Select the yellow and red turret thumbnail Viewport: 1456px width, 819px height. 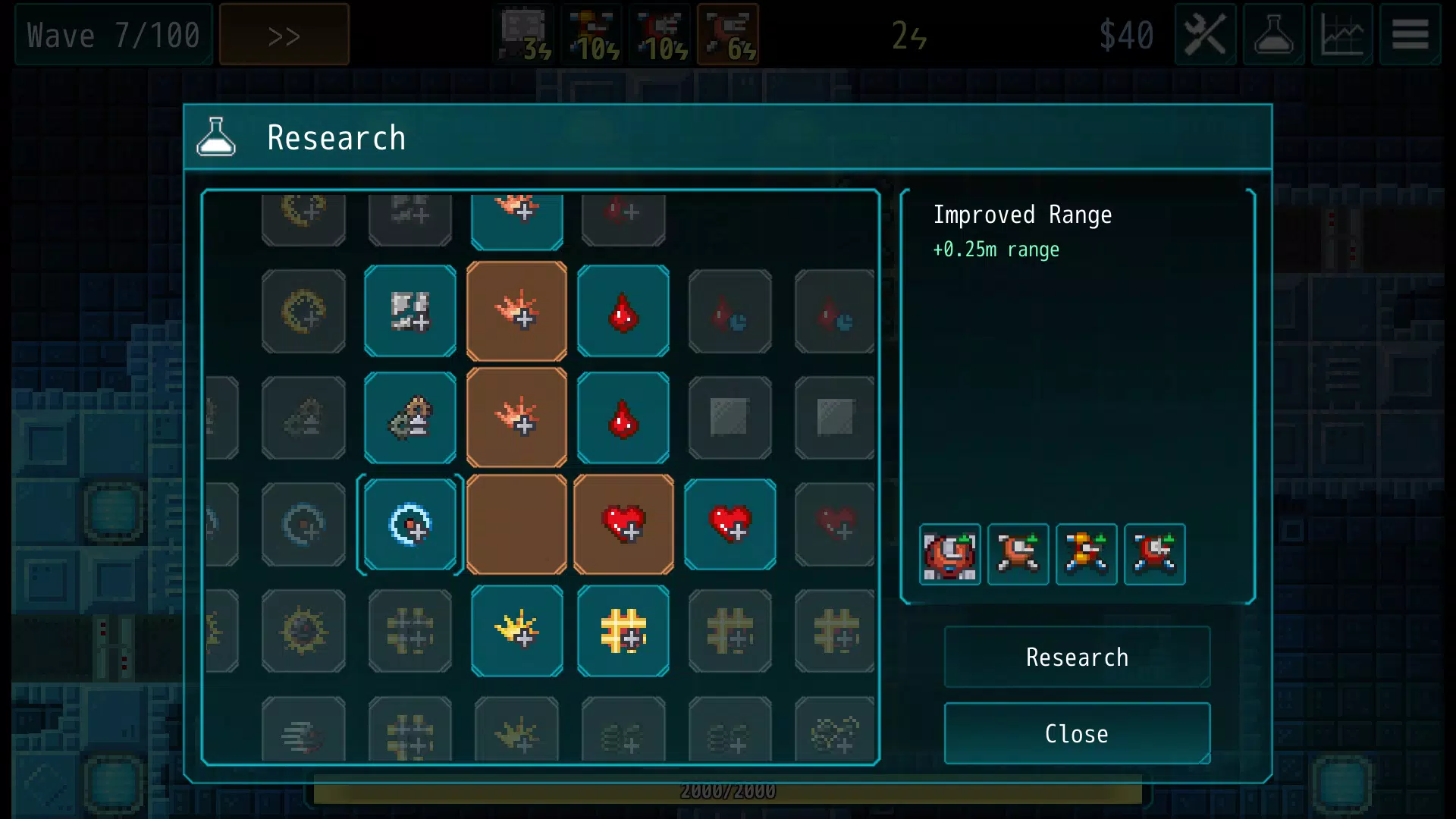(1086, 554)
